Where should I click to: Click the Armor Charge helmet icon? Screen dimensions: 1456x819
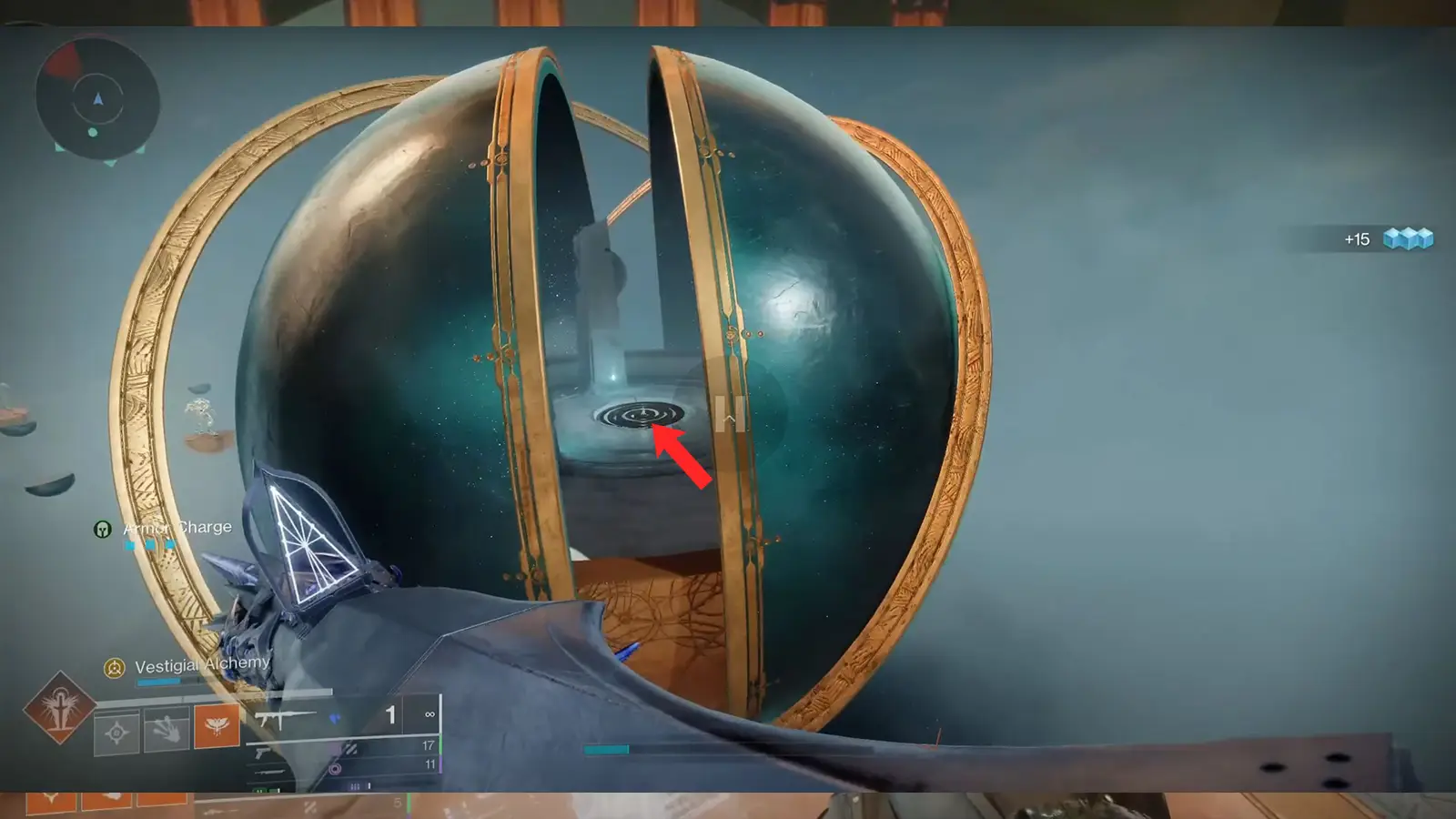coord(103,528)
